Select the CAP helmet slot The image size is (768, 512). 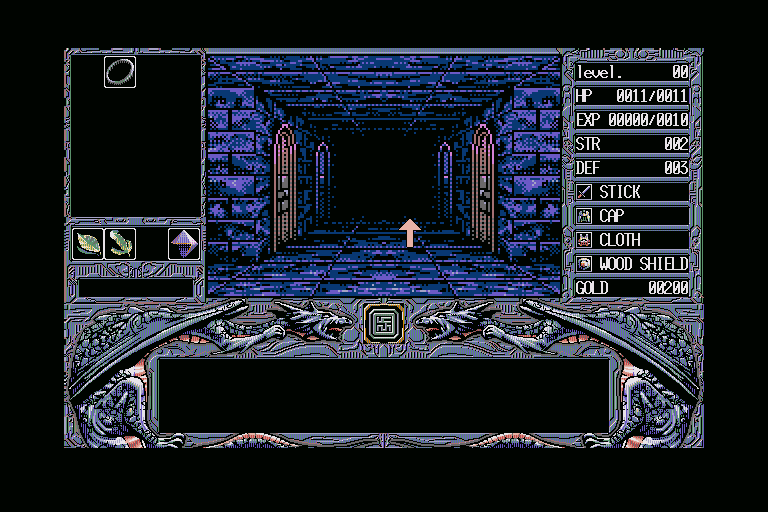(632, 216)
